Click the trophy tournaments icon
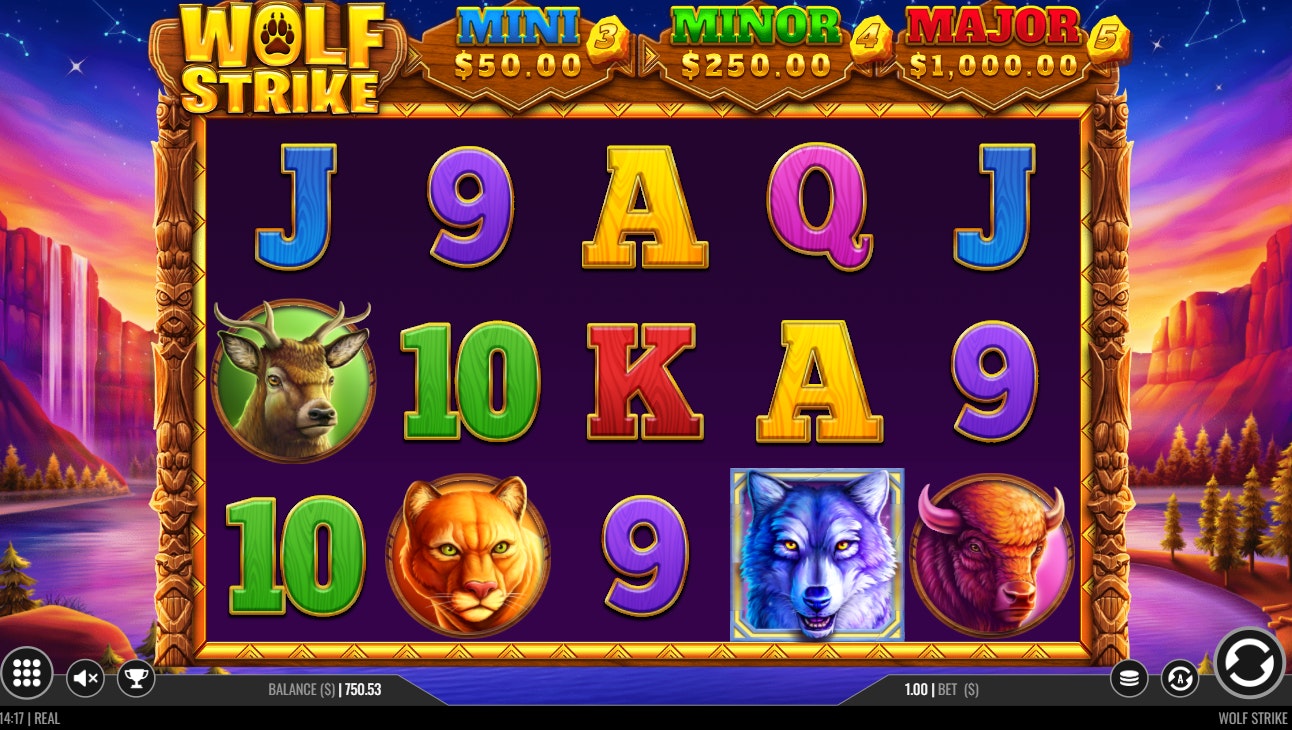The height and width of the screenshot is (730, 1292). tap(138, 677)
